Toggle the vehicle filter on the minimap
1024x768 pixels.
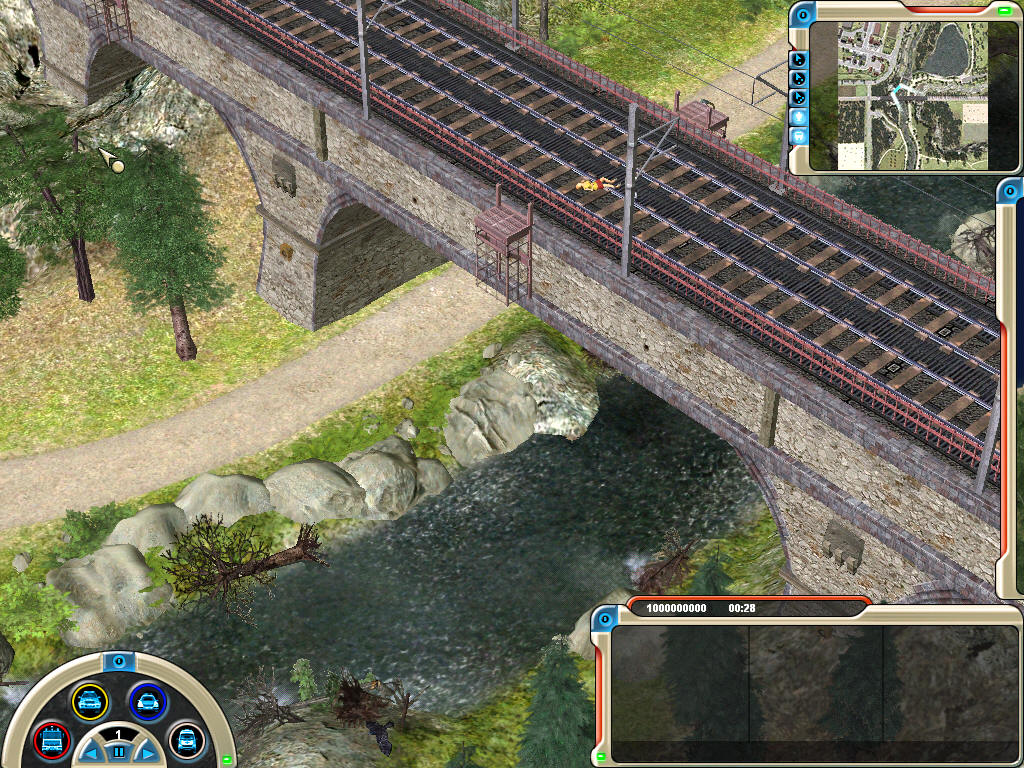coord(799,135)
